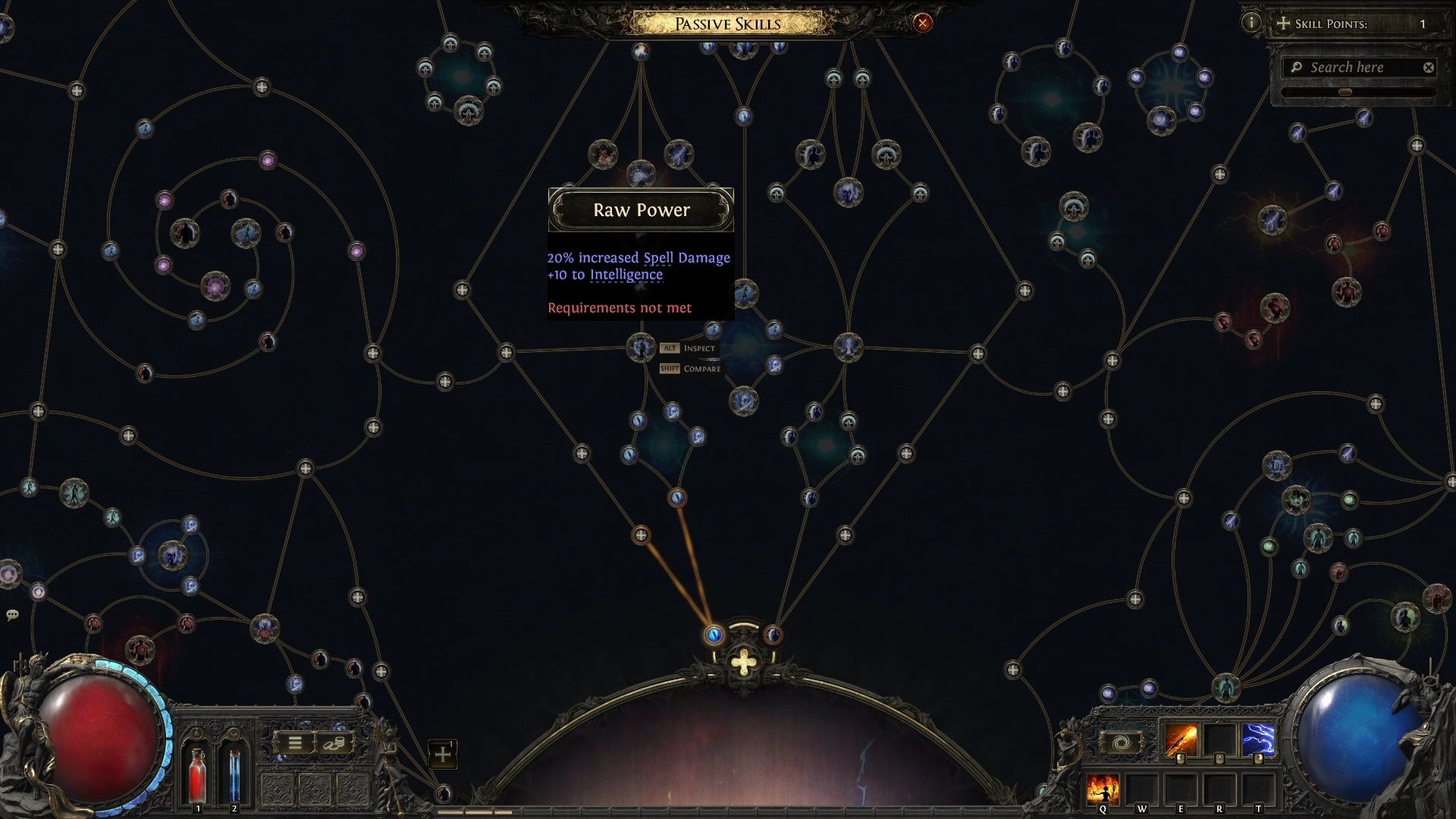Click the plus skill point notification button
Viewport: 1456px width, 819px height.
443,755
